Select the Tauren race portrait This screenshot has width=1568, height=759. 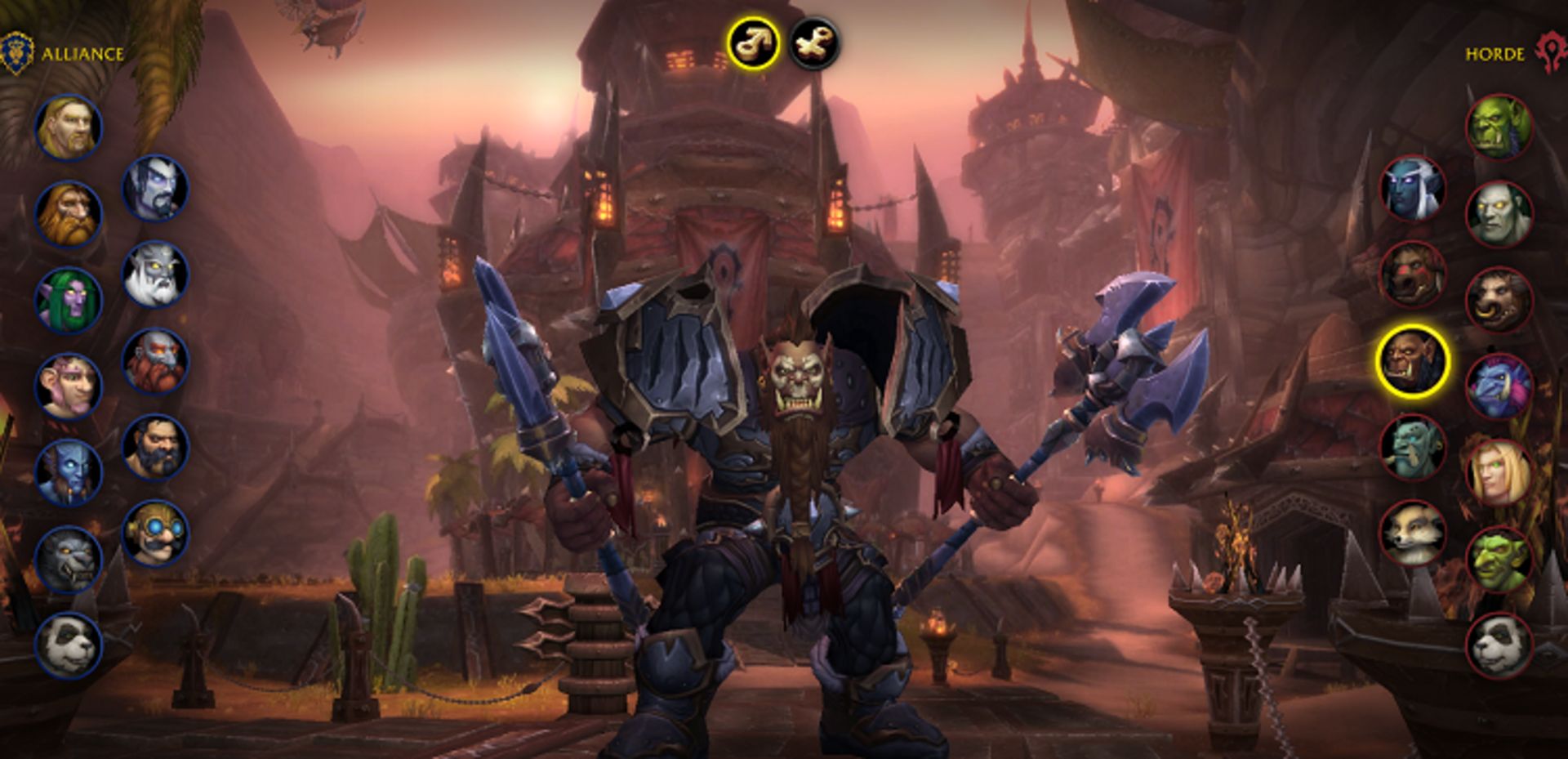(x=1499, y=300)
